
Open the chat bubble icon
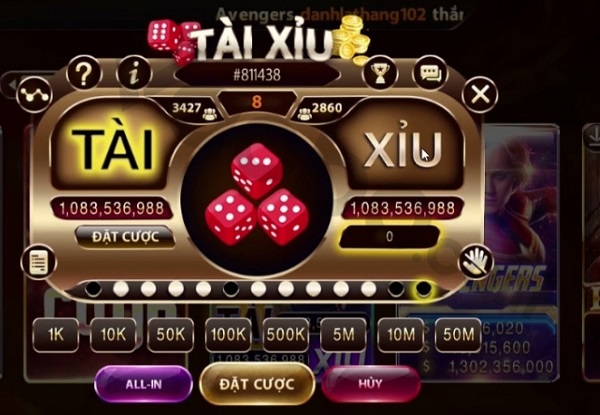431,73
